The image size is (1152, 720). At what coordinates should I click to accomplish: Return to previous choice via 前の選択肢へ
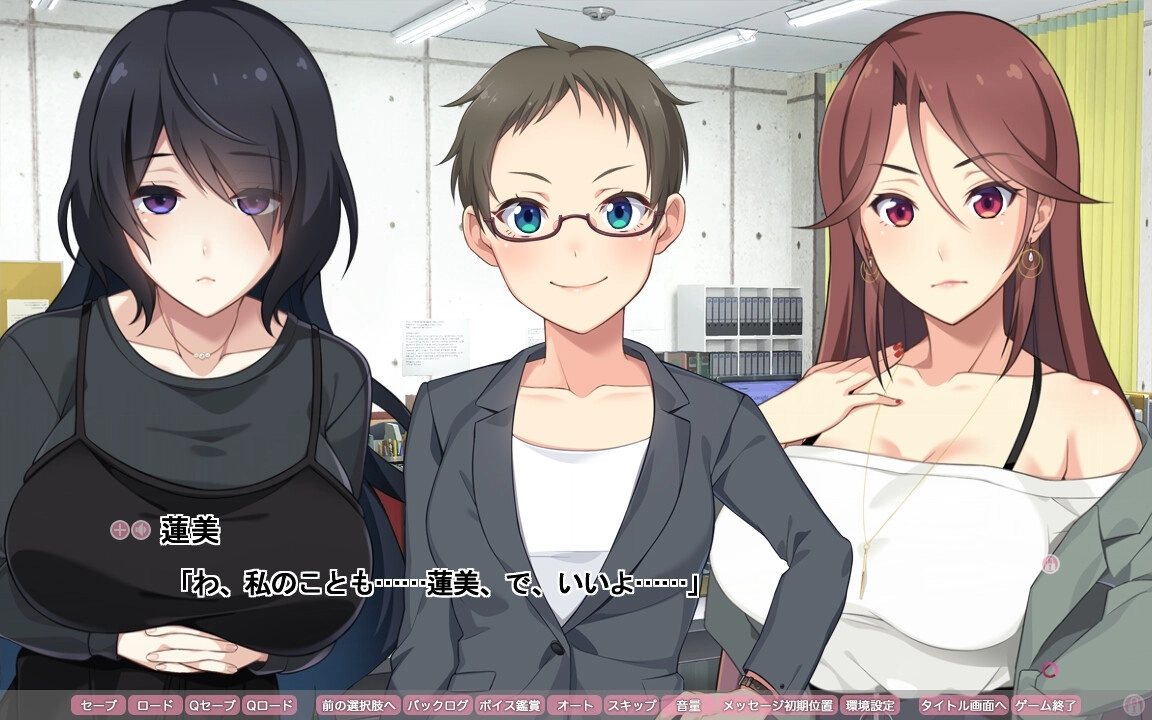coord(358,705)
